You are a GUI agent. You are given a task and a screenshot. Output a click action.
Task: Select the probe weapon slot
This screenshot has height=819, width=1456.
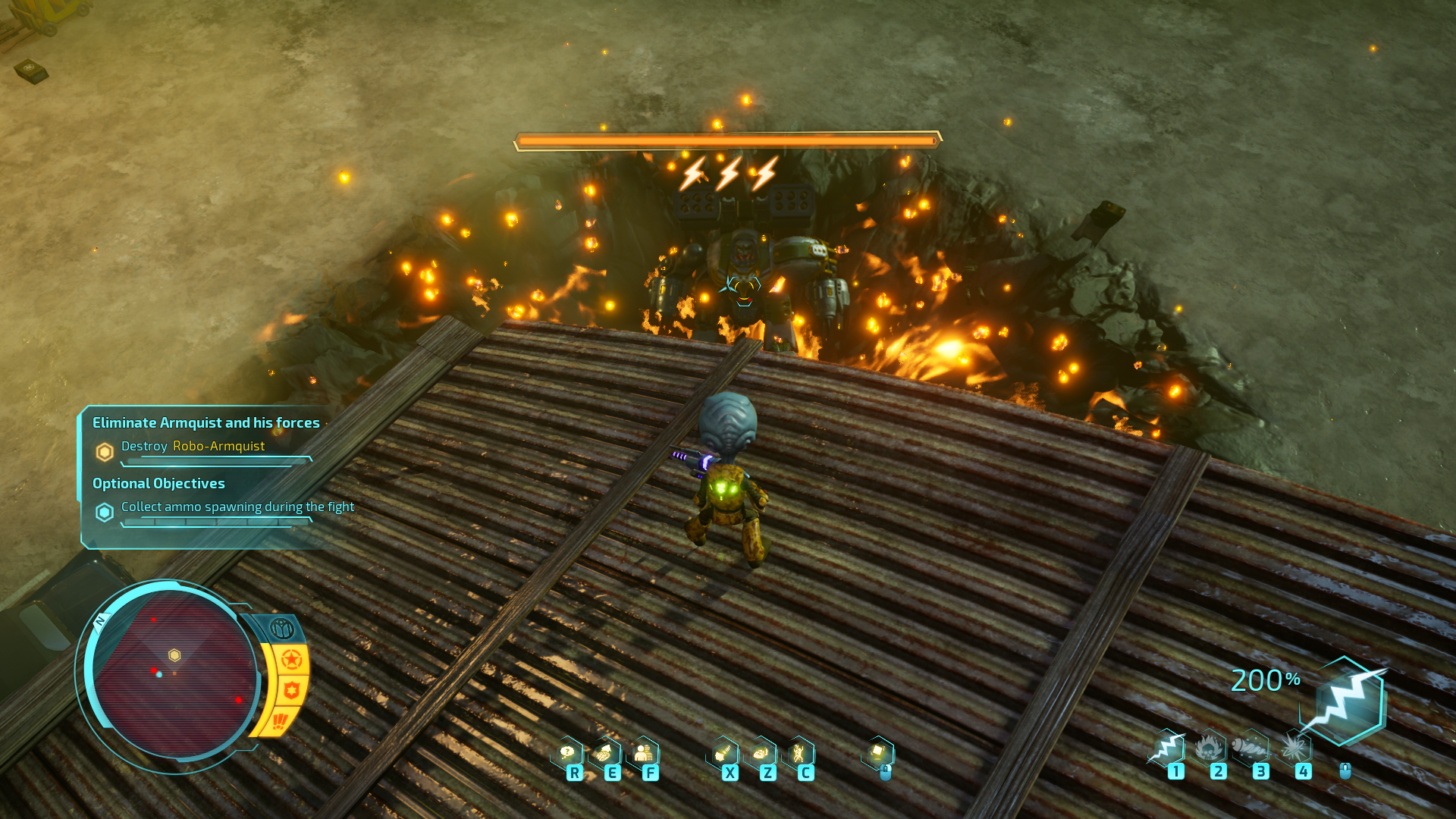click(x=1251, y=748)
